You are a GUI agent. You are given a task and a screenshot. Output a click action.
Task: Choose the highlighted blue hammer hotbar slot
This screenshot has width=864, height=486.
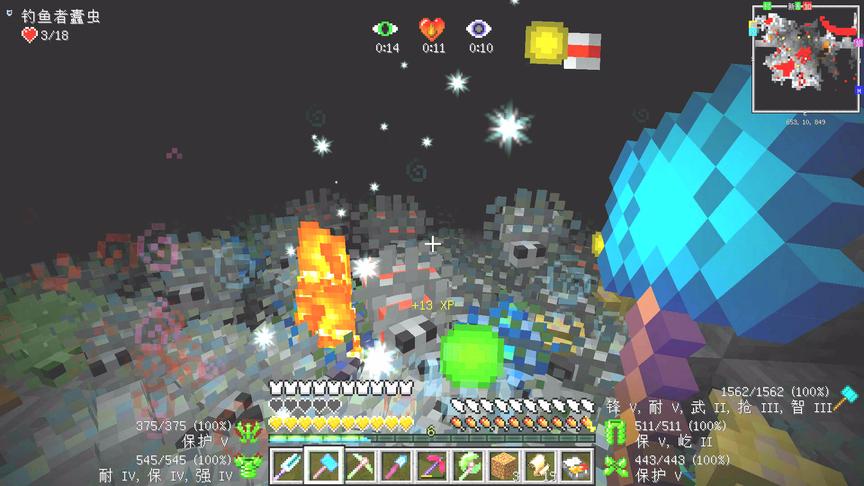(x=325, y=466)
